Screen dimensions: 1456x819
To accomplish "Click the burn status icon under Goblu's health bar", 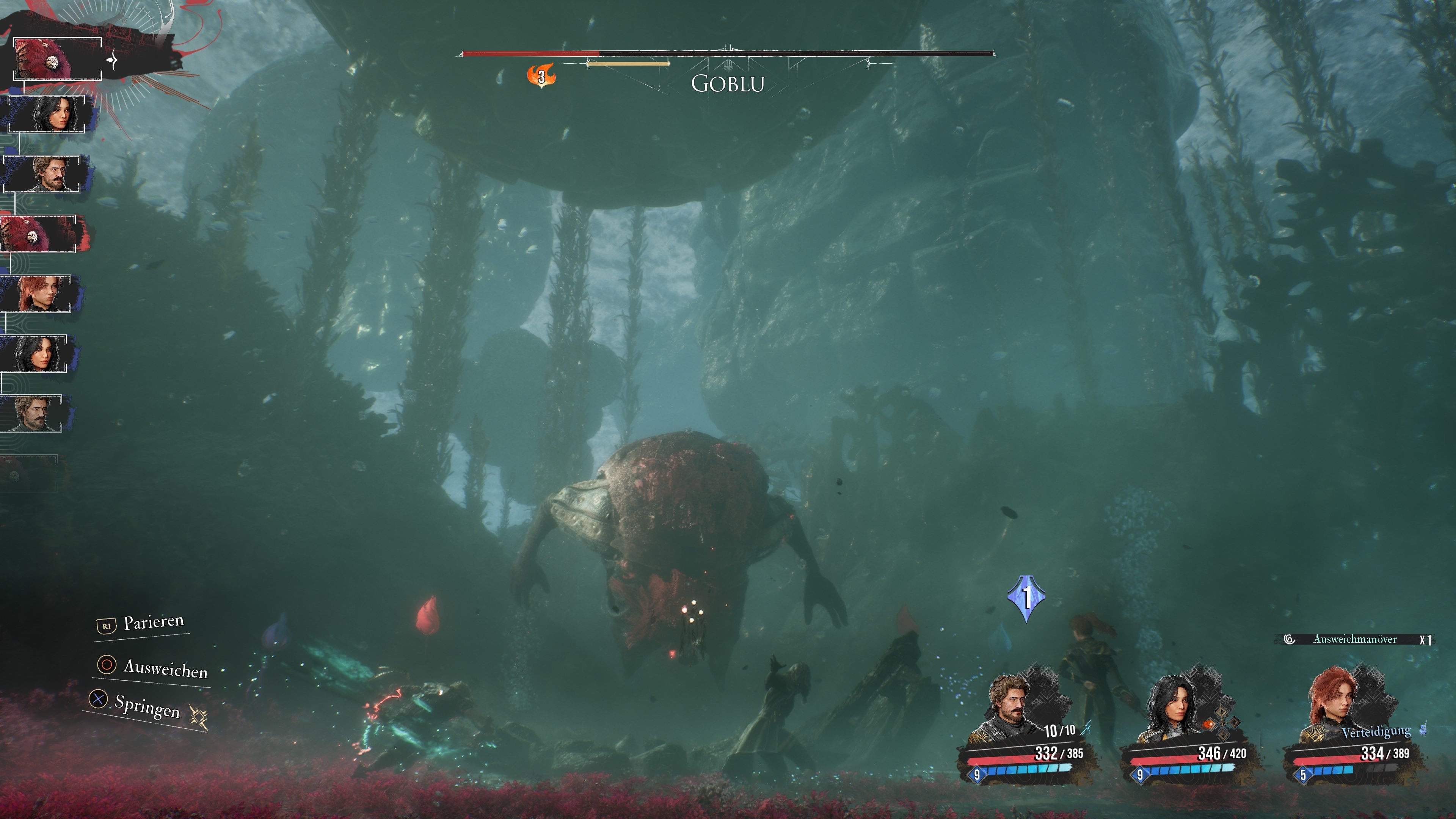I will pos(541,76).
